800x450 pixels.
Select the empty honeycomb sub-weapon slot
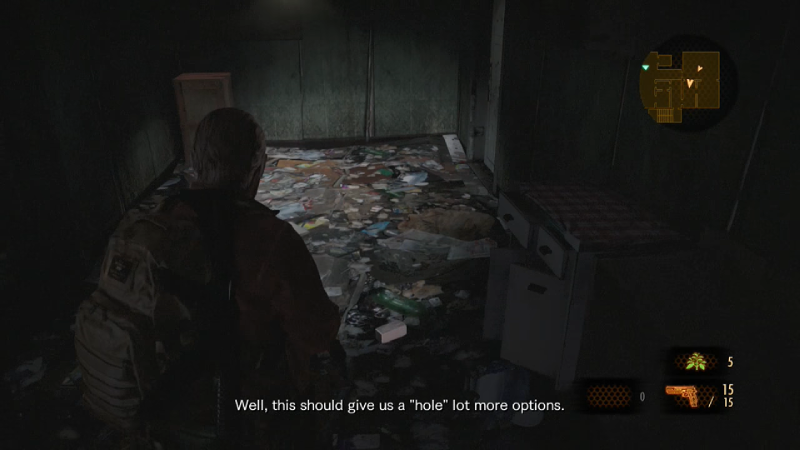pos(607,396)
